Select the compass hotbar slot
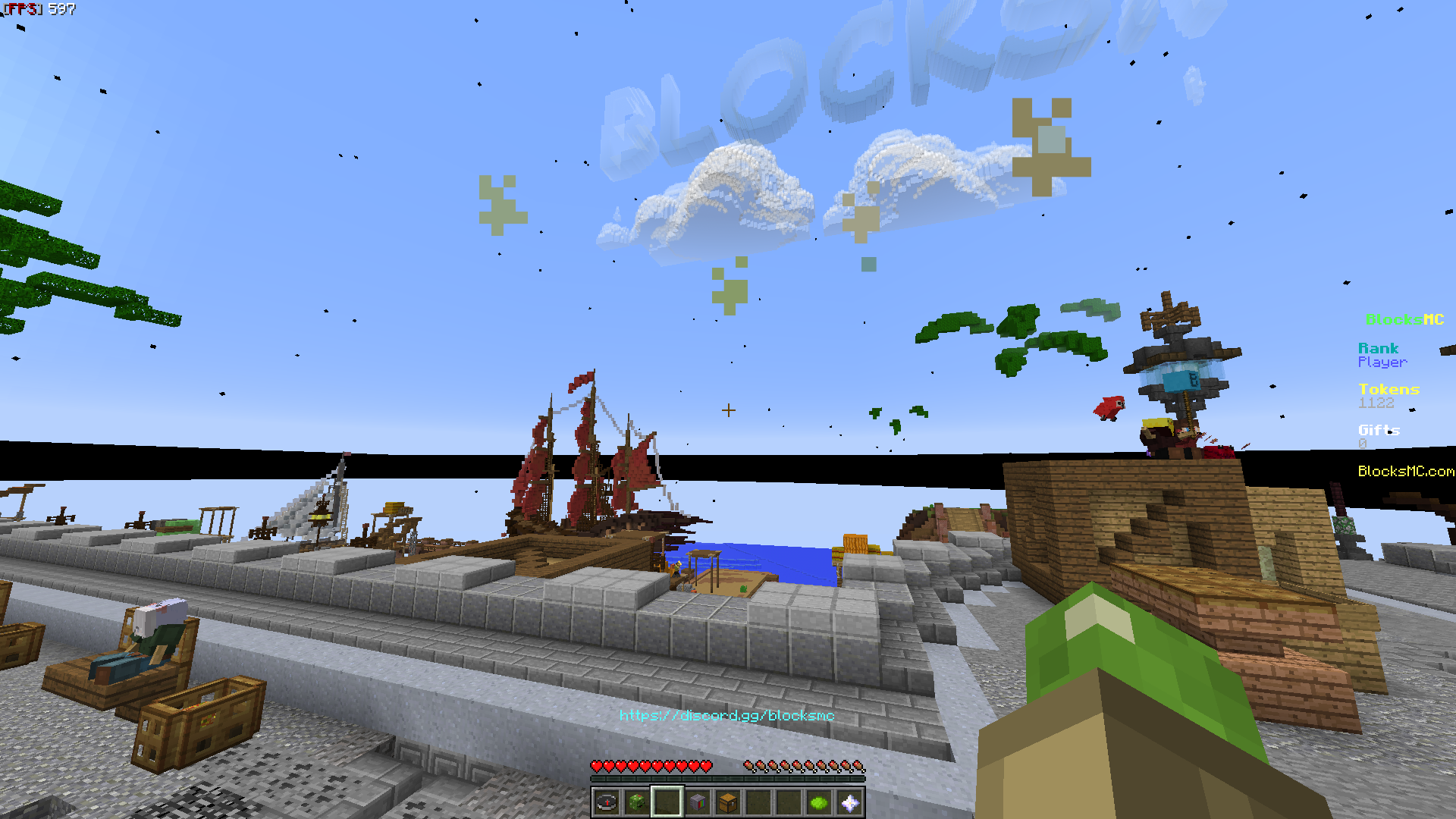The width and height of the screenshot is (1456, 819). [607, 802]
